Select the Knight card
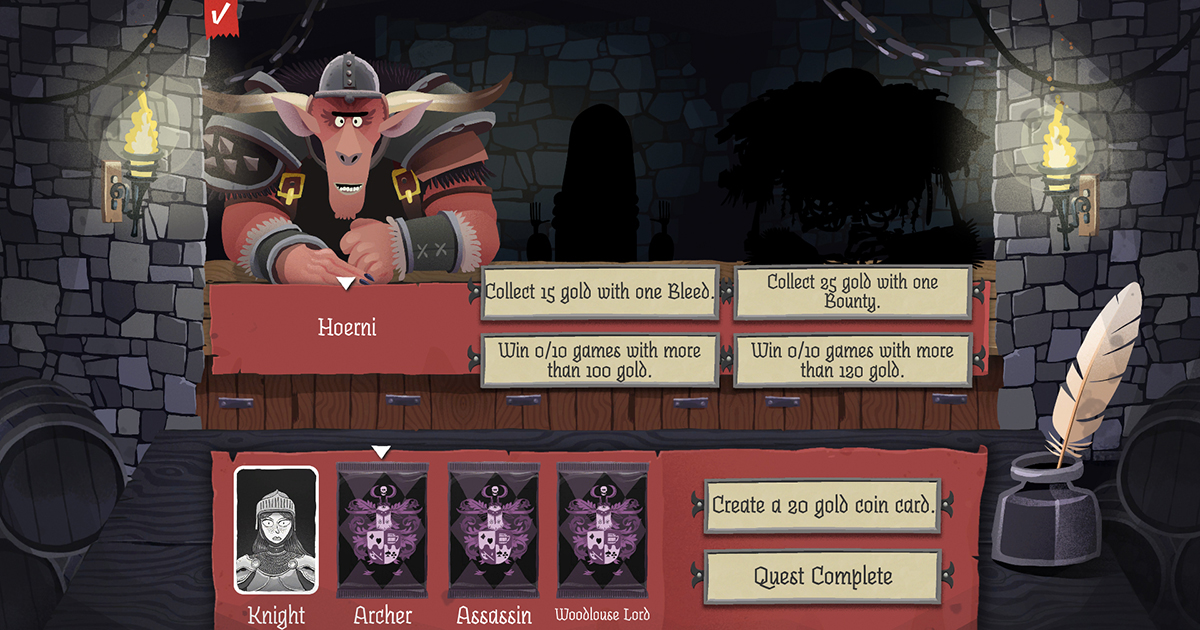 pyautogui.click(x=276, y=530)
